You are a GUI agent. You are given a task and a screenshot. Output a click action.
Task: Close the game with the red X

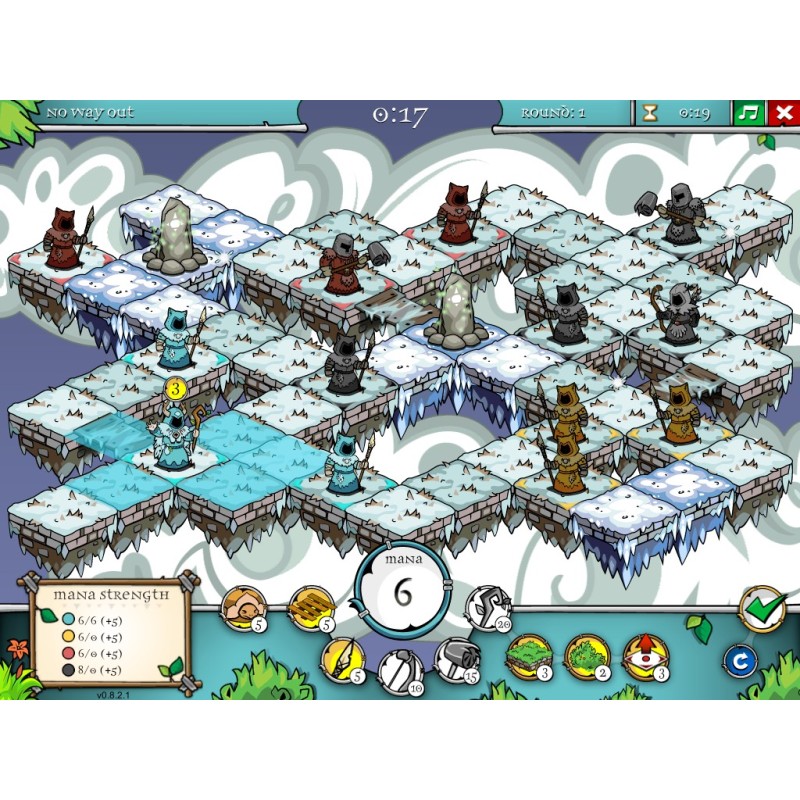[783, 112]
